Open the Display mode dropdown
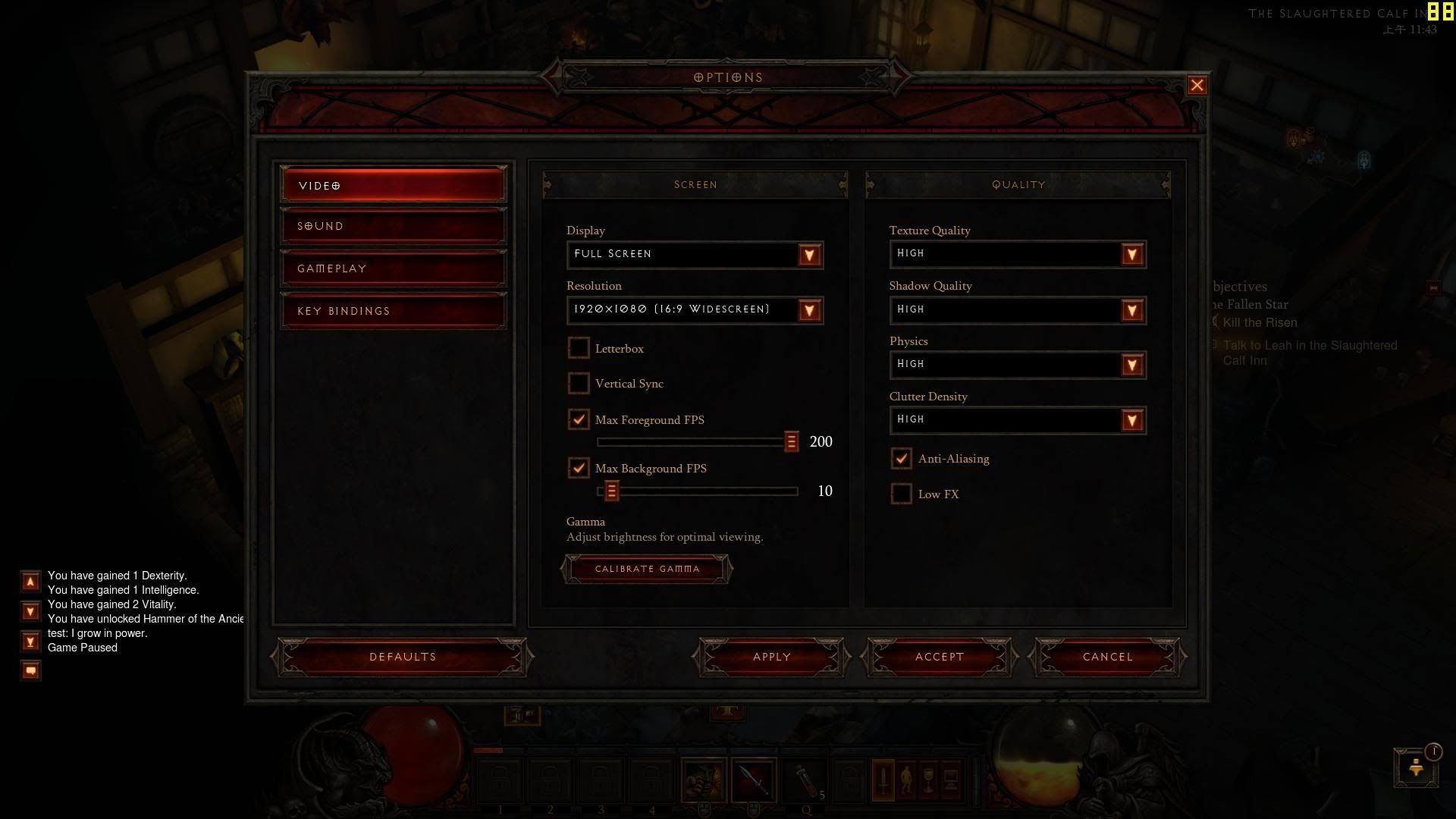The height and width of the screenshot is (819, 1456). point(809,255)
